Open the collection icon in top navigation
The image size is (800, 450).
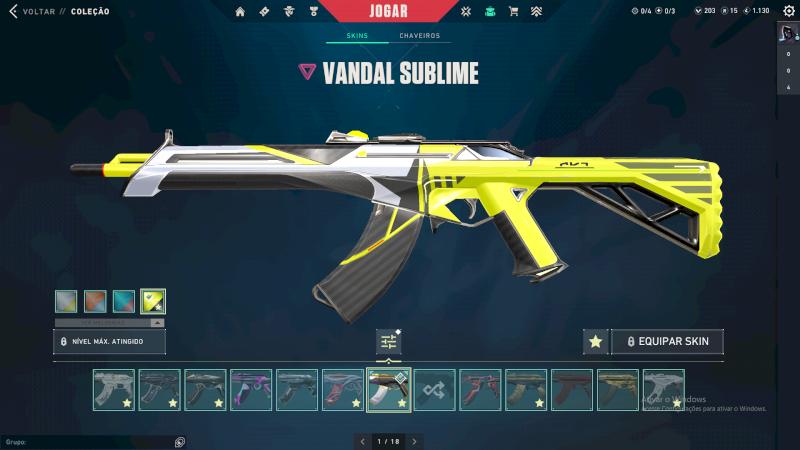489,11
